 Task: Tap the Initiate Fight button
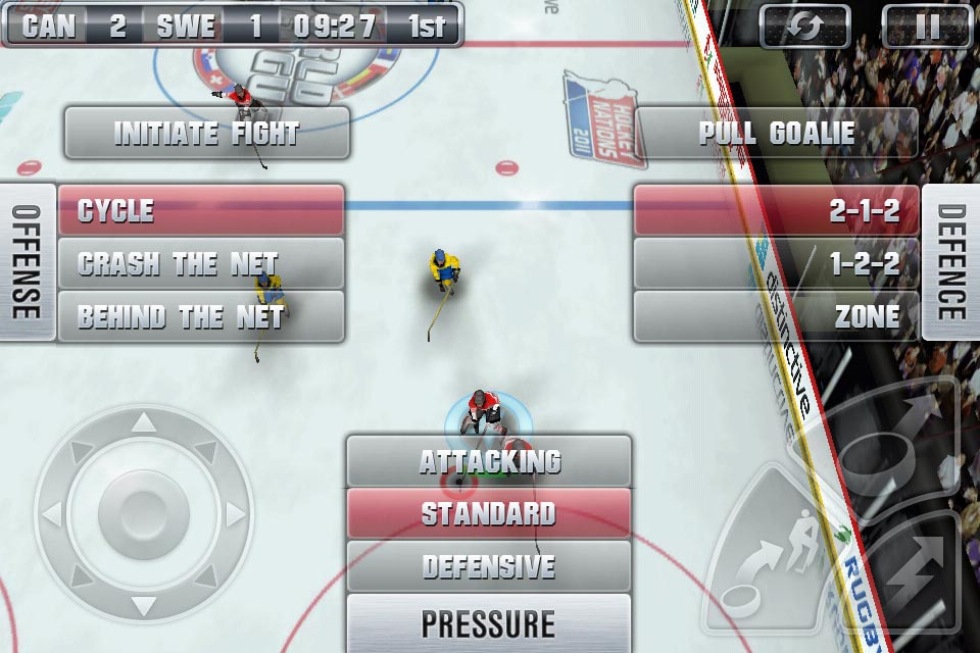(x=207, y=133)
